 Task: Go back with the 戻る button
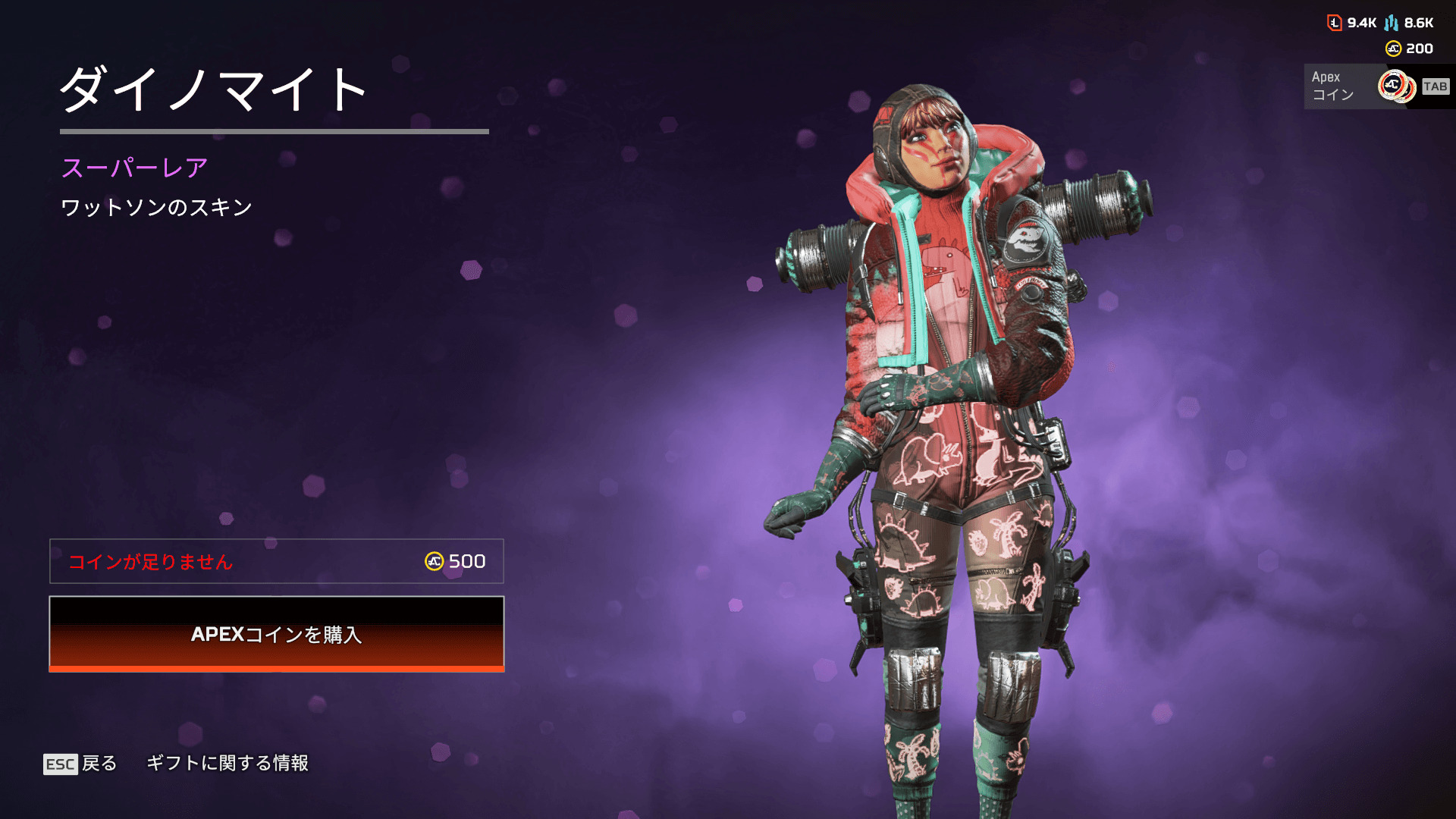click(81, 764)
